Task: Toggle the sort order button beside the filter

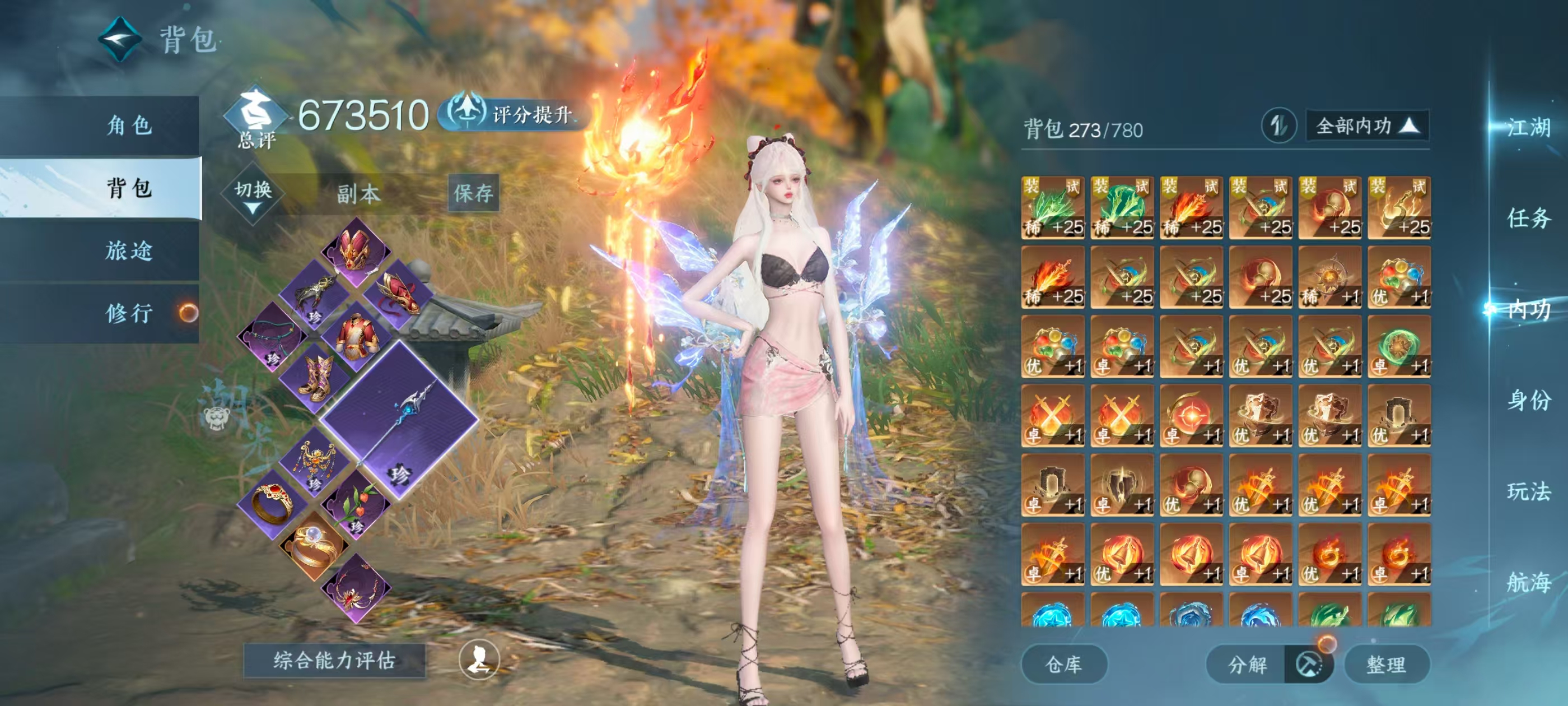Action: point(1278,126)
